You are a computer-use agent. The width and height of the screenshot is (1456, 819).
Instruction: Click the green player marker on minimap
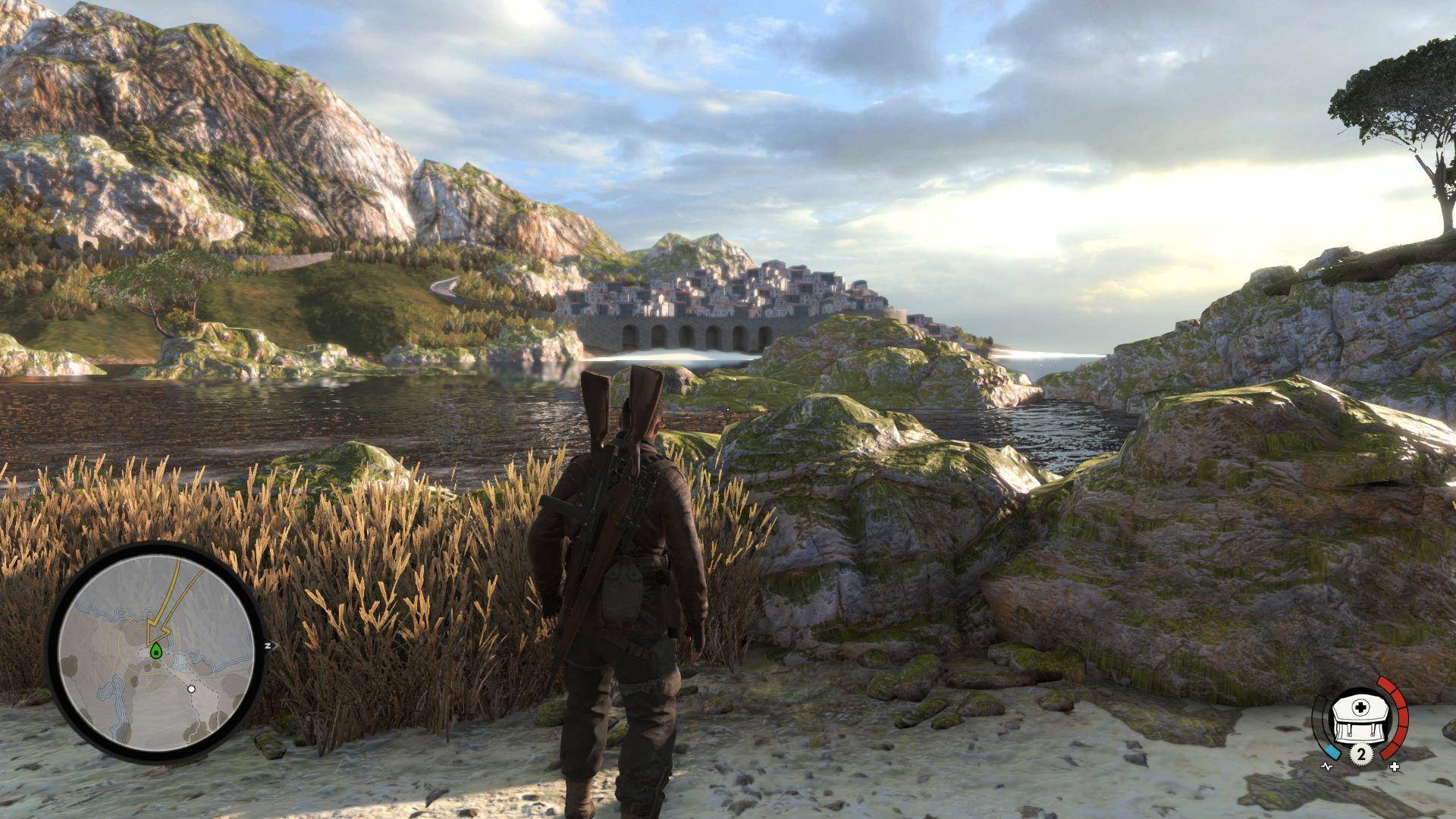pyautogui.click(x=156, y=649)
